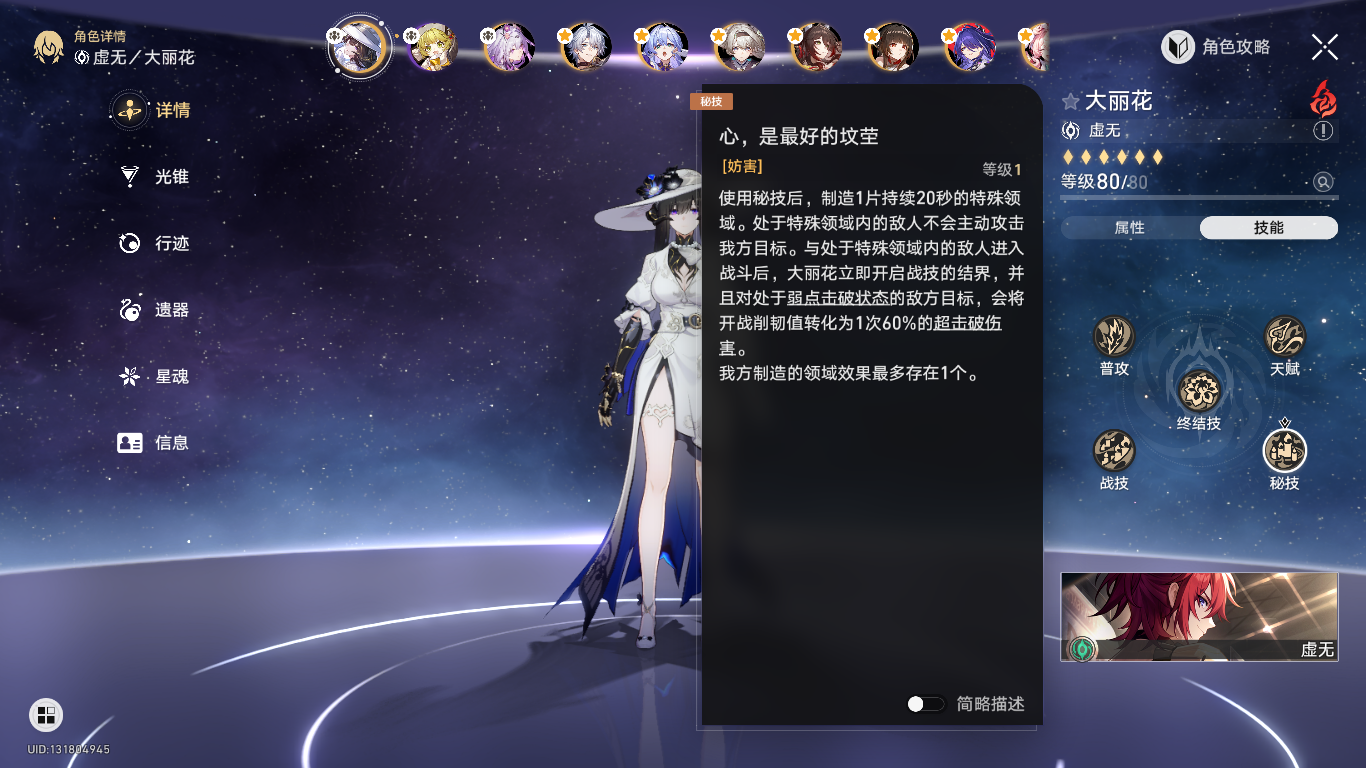
Task: Select the first character portrait in the roster
Action: click(x=359, y=46)
